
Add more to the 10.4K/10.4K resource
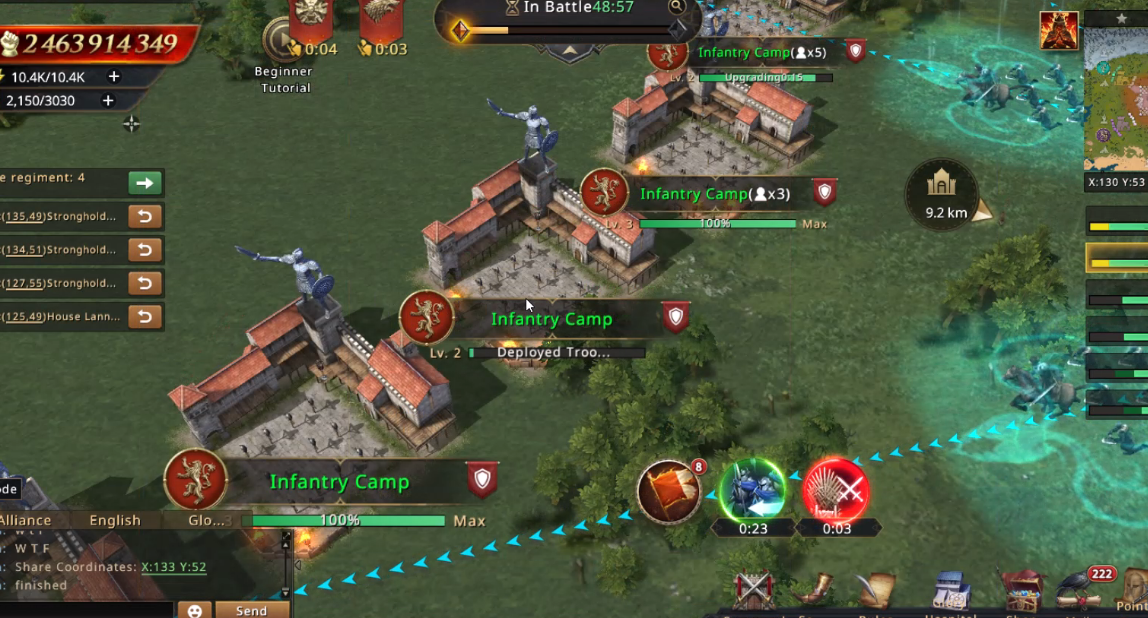coord(114,77)
